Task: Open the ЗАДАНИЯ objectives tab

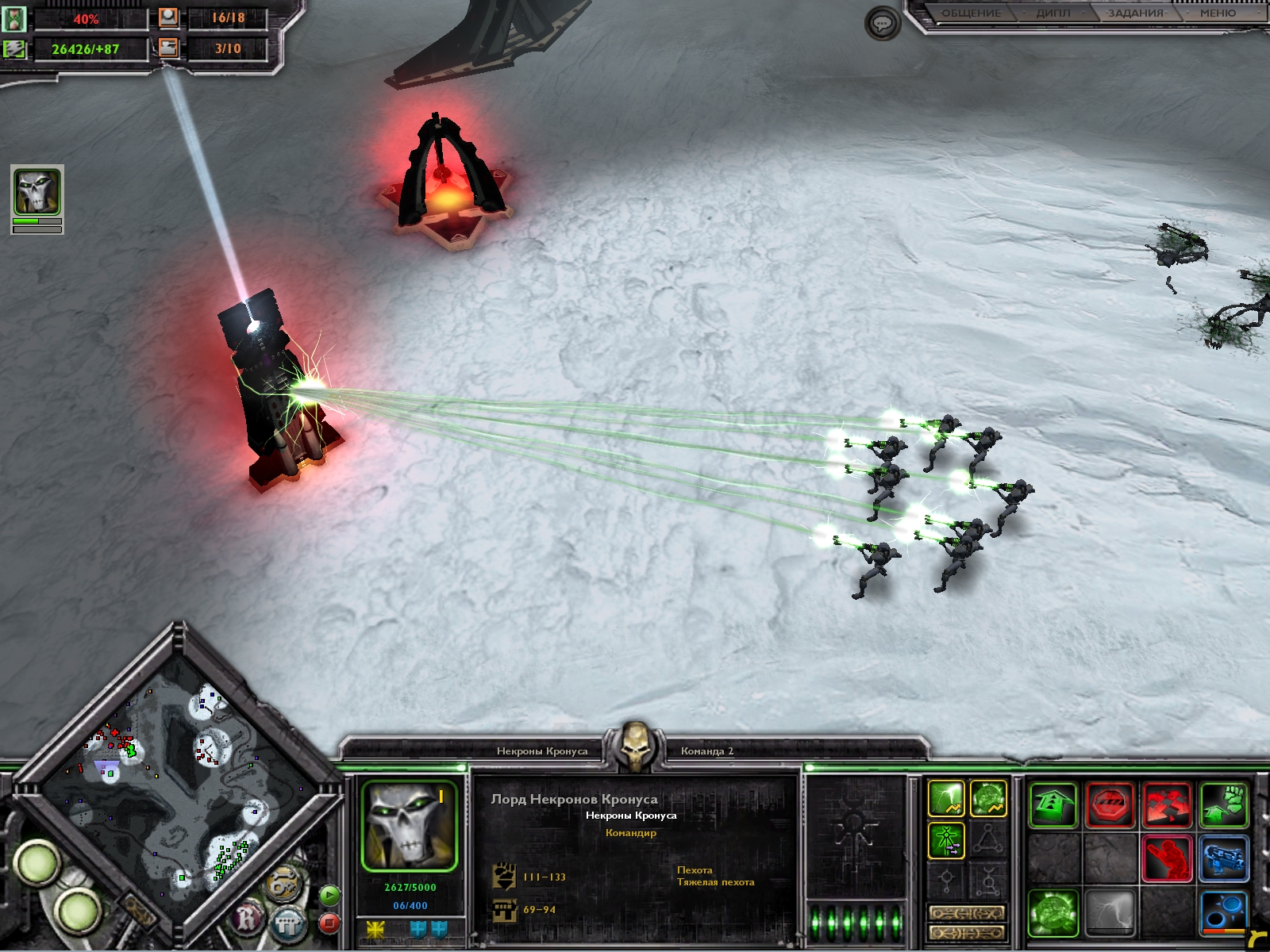Action: coord(1135,13)
